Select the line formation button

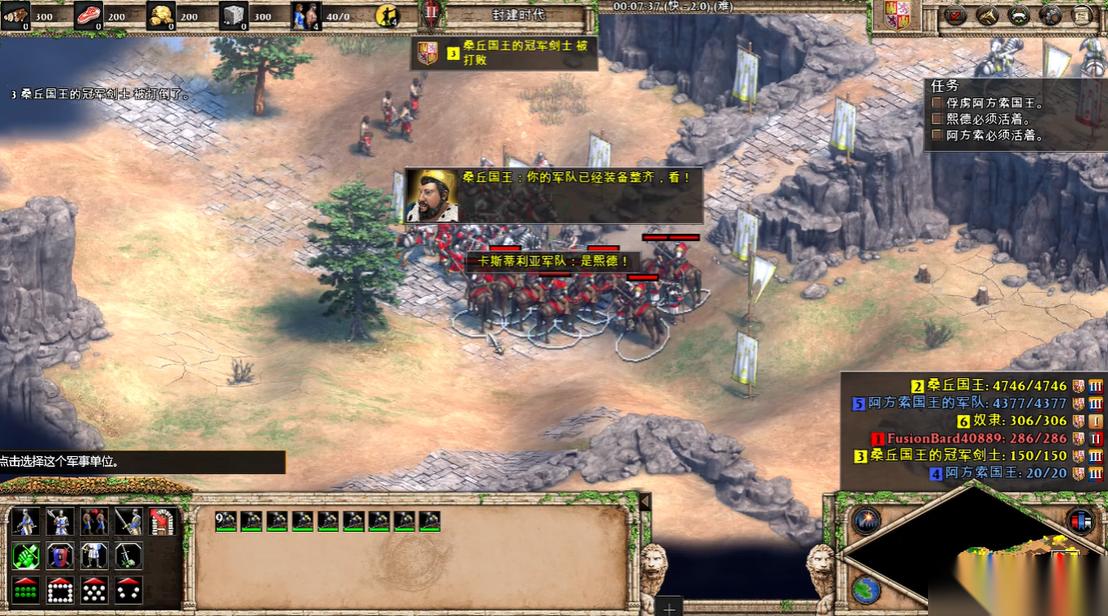tap(25, 589)
